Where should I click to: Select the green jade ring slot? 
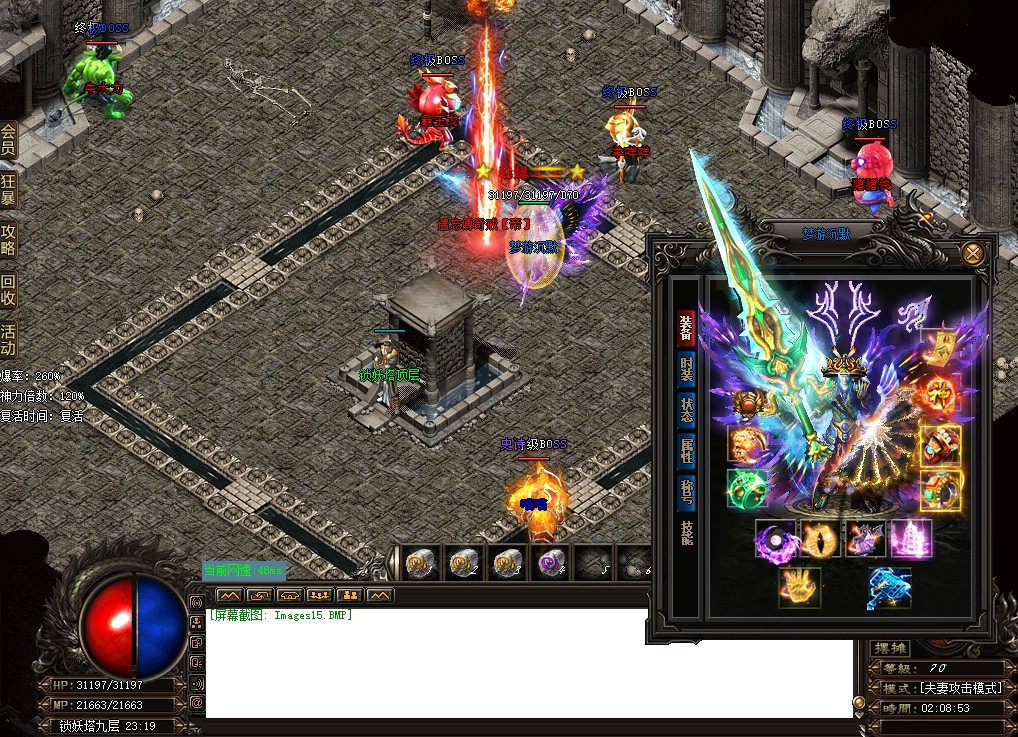click(x=748, y=490)
